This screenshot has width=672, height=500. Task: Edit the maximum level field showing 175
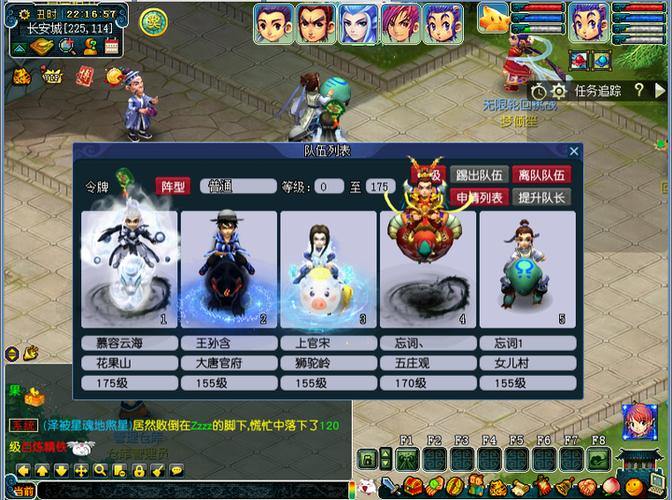[x=380, y=186]
